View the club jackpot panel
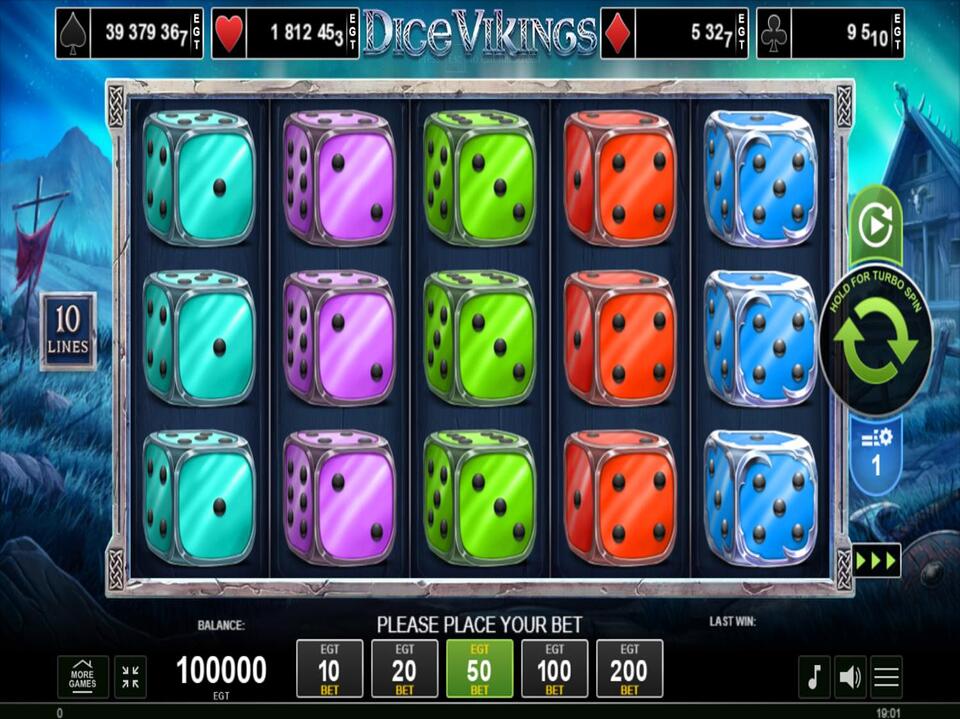The height and width of the screenshot is (719, 960). click(x=830, y=34)
